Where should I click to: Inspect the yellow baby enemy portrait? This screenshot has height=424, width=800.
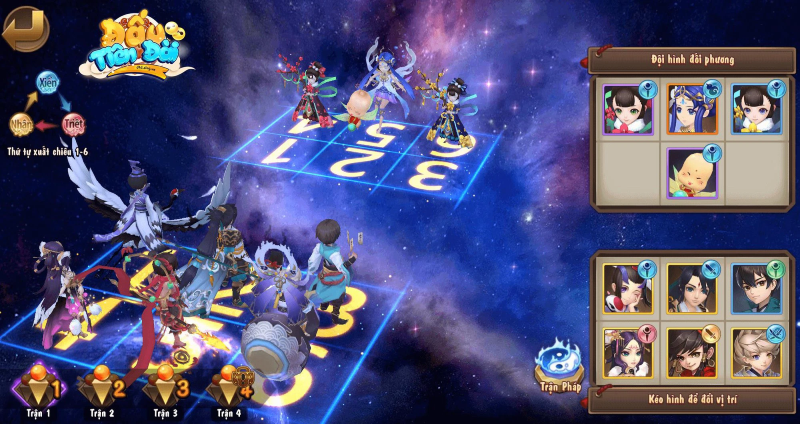pyautogui.click(x=692, y=173)
